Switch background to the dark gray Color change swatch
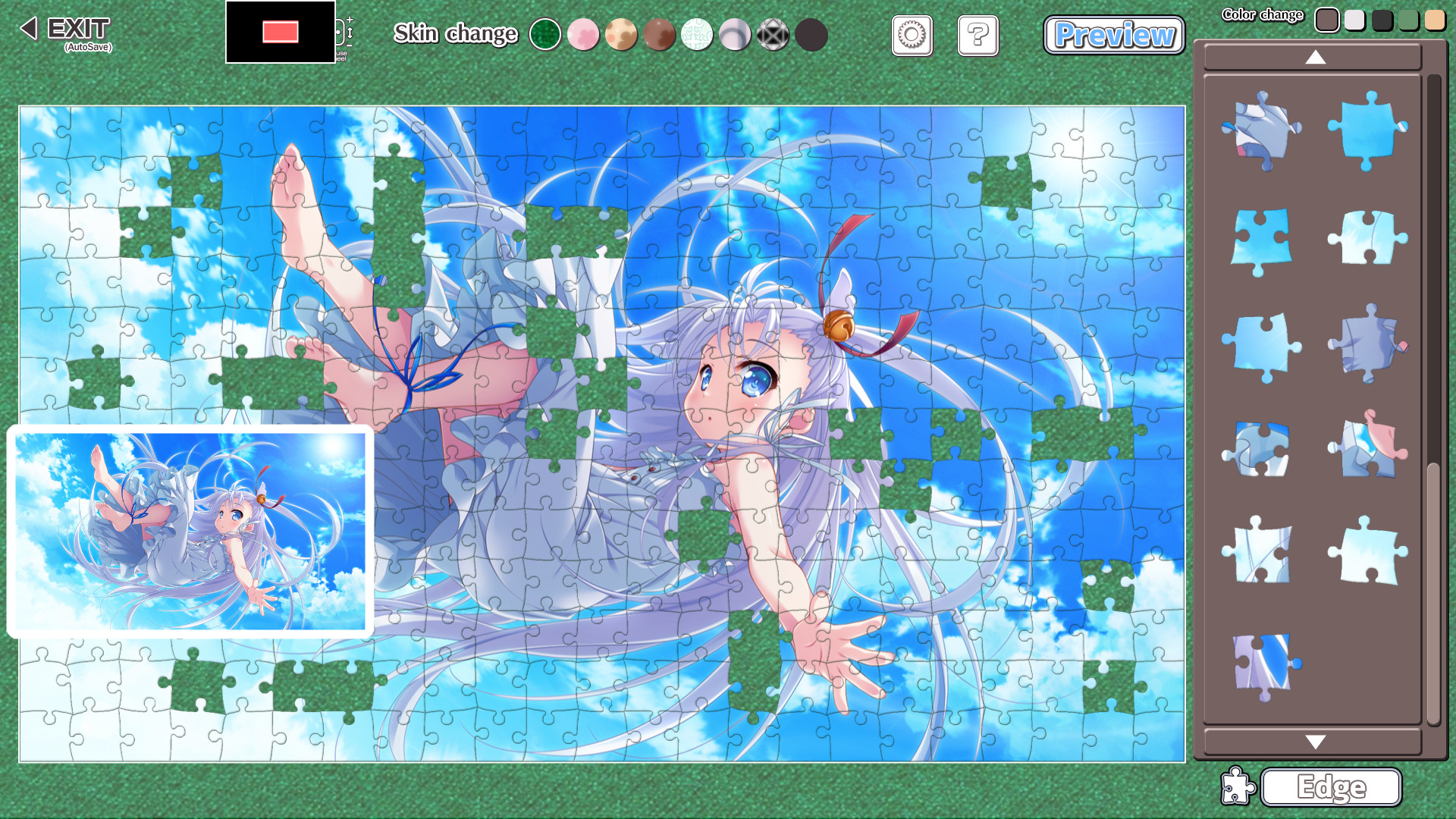This screenshot has height=819, width=1456. pos(1382,19)
